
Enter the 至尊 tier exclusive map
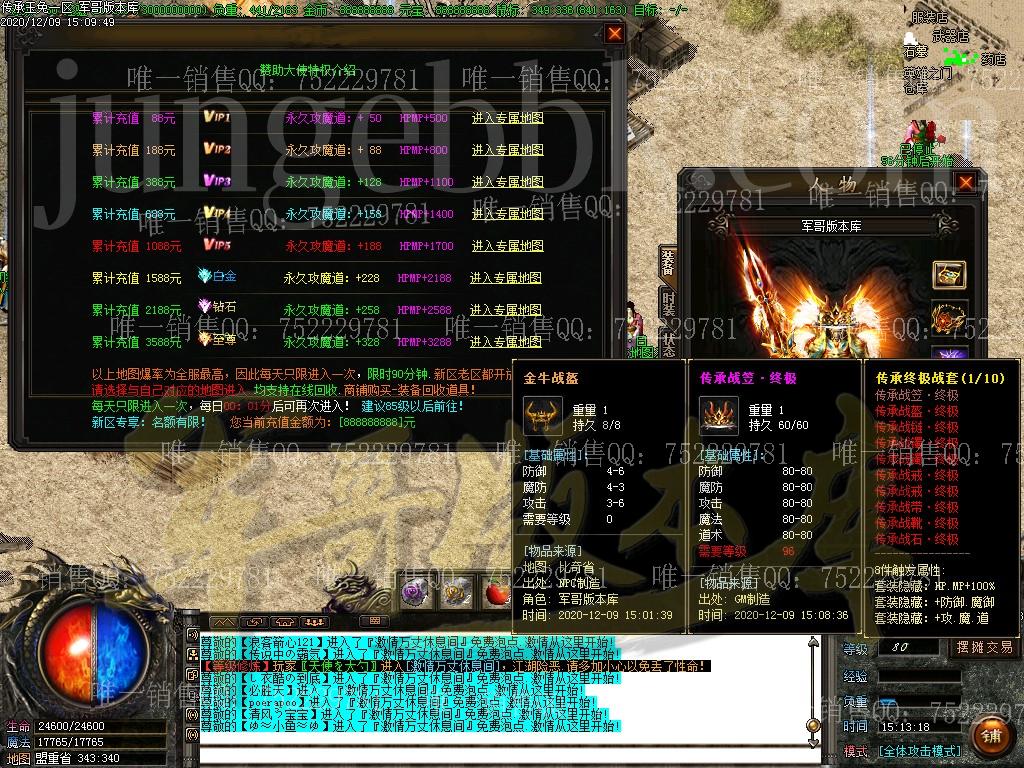pos(506,342)
